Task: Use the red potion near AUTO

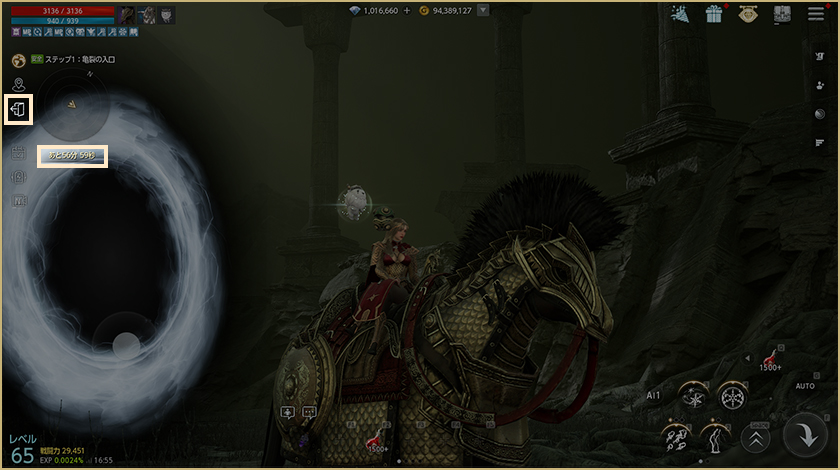Action: (x=770, y=357)
